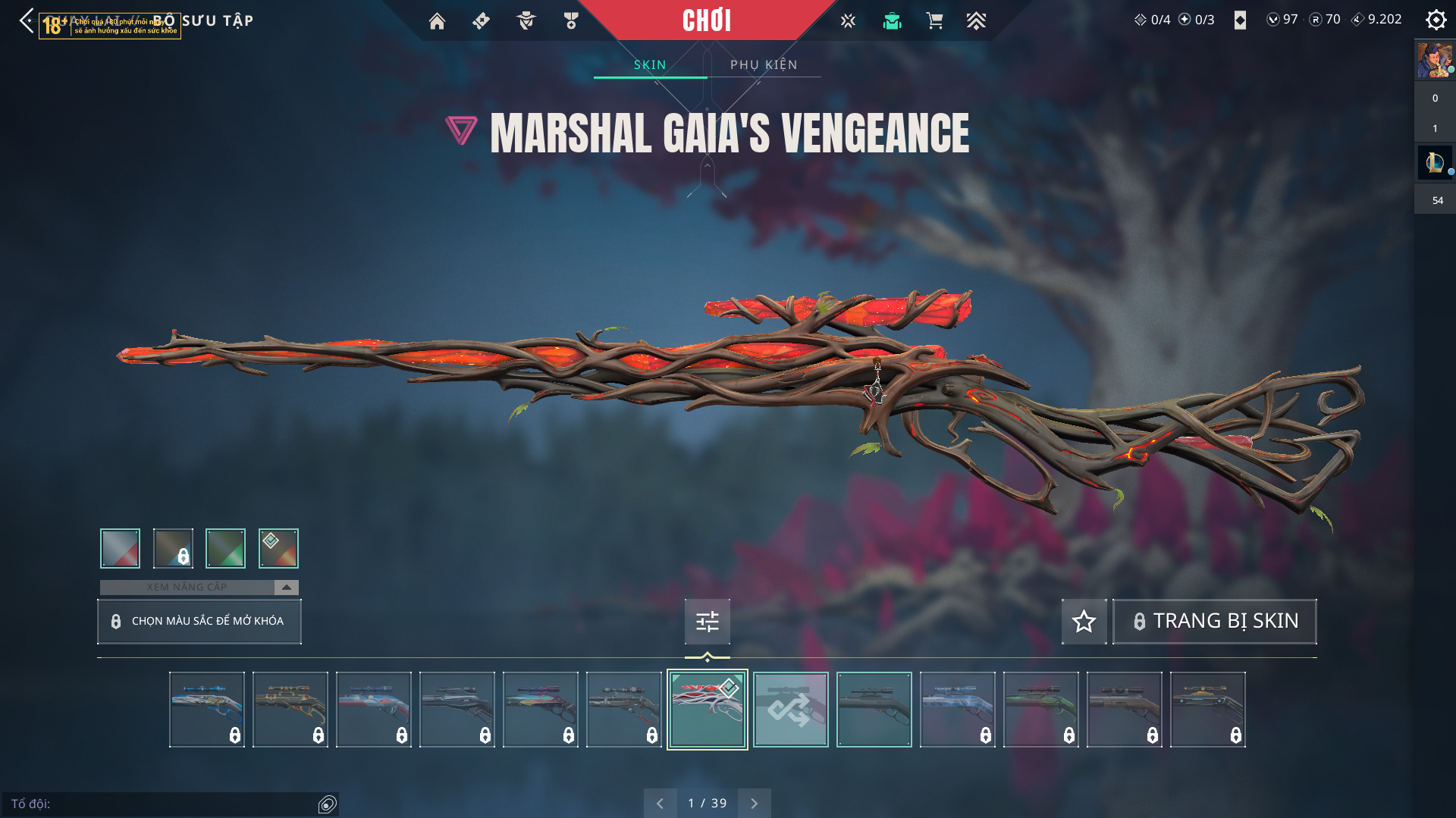This screenshot has width=1456, height=818.
Task: Choose the green color variant swatch
Action: coord(225,548)
